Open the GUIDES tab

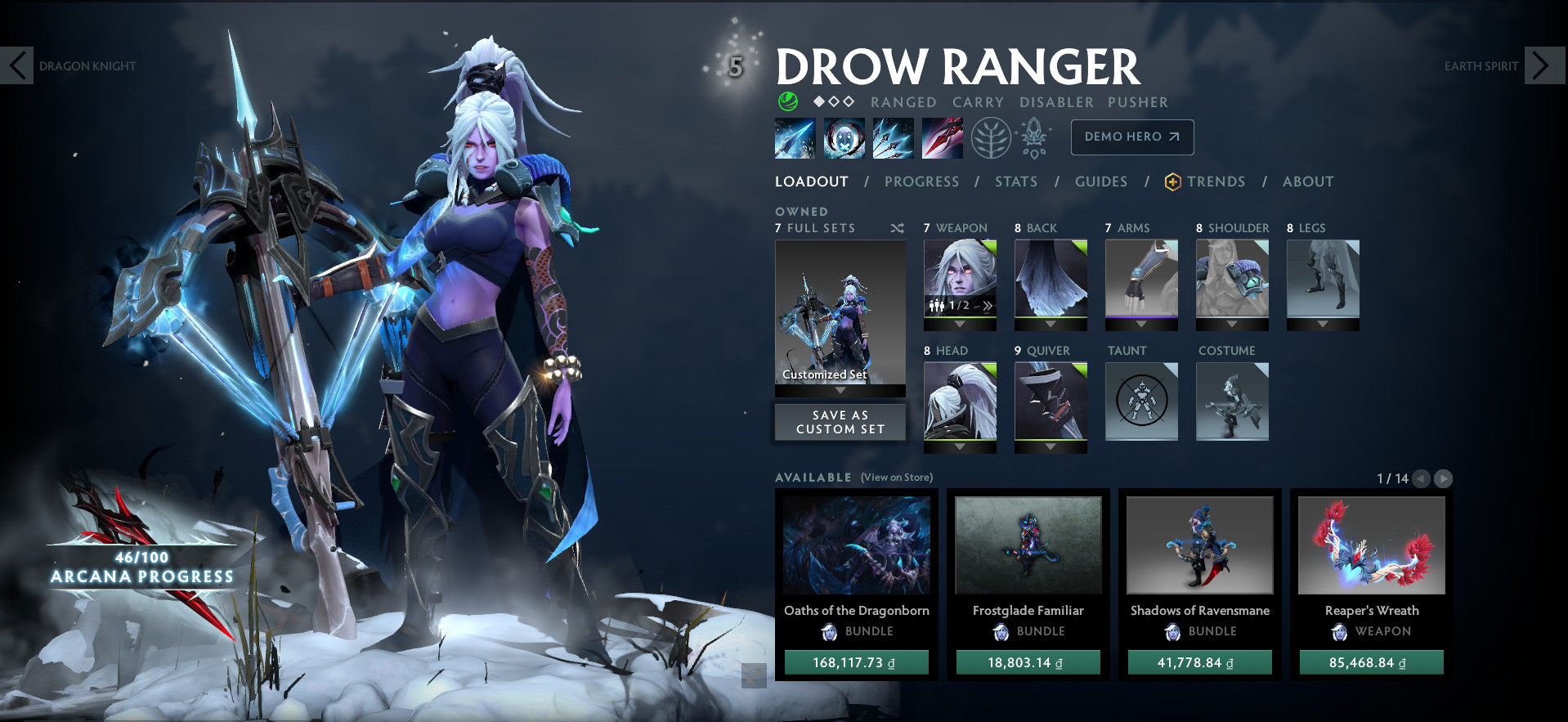[1100, 182]
